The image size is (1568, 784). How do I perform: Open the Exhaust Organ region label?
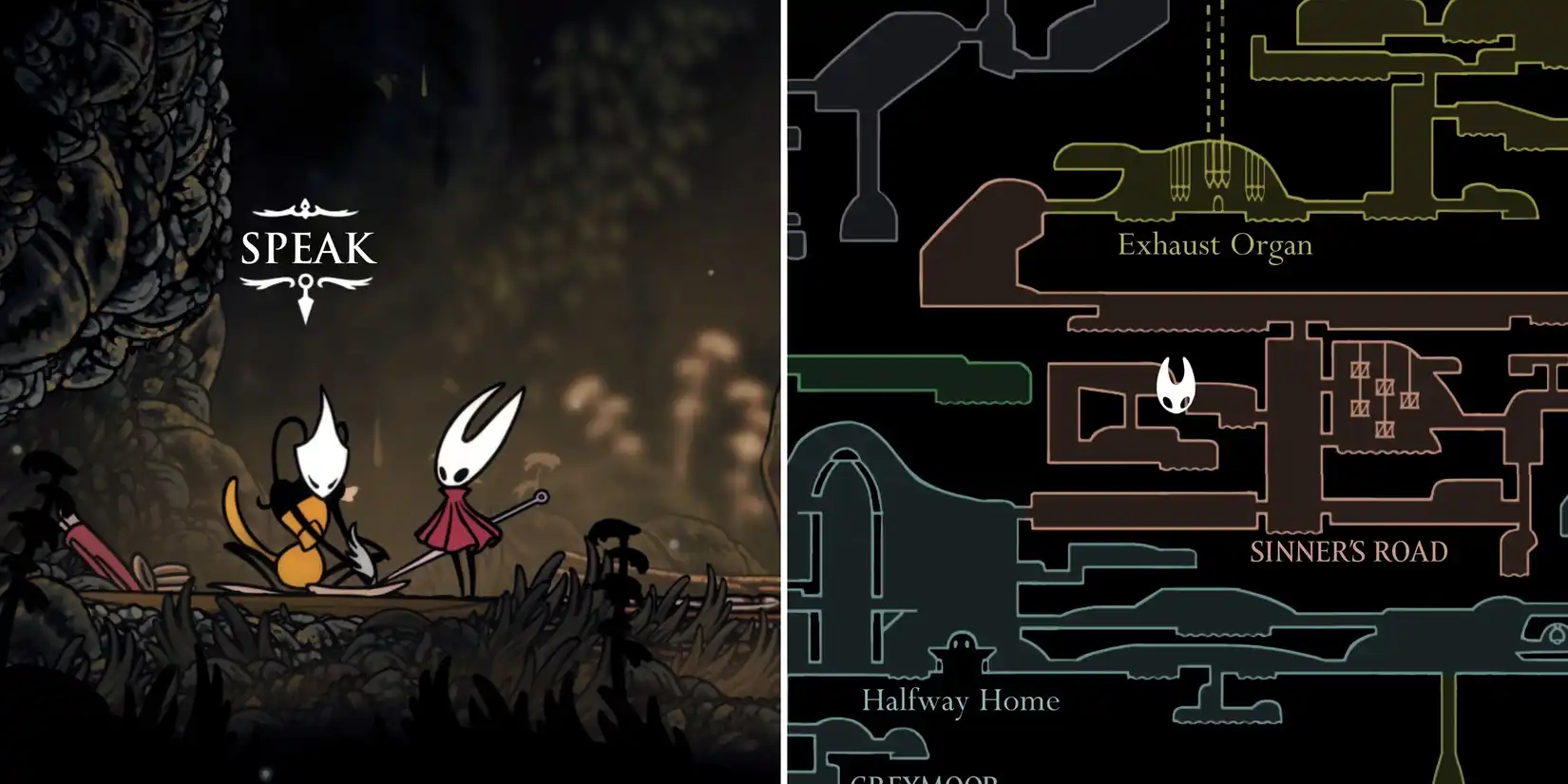pyautogui.click(x=1216, y=245)
